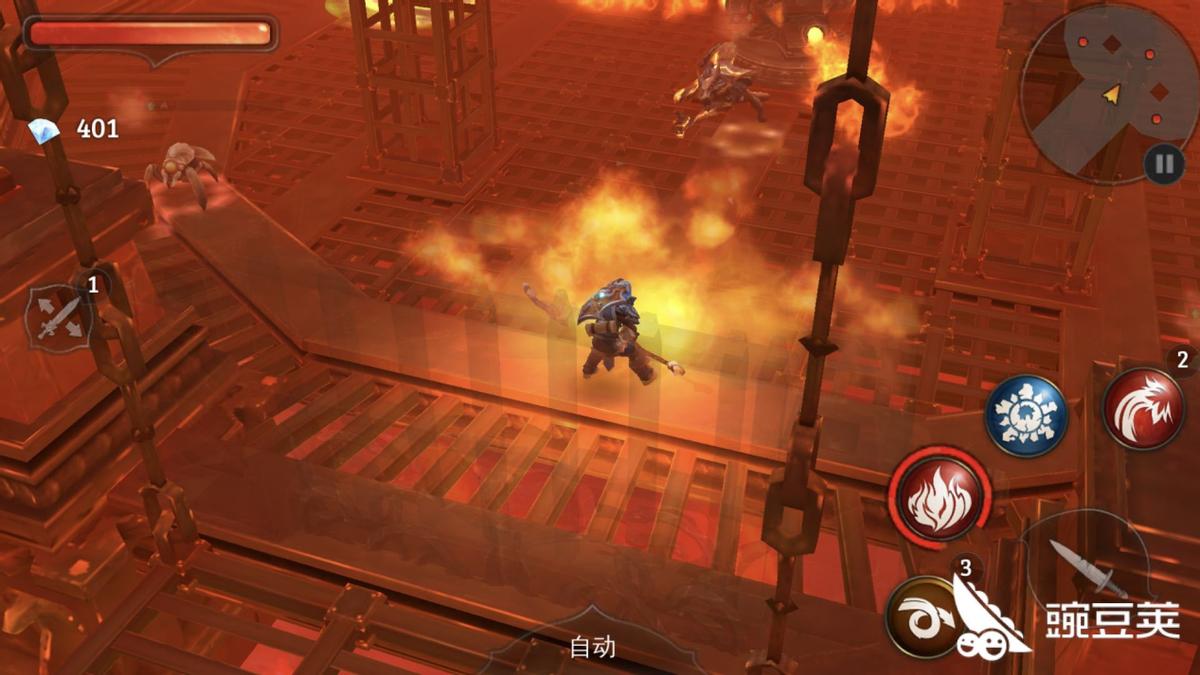Image resolution: width=1200 pixels, height=675 pixels.
Task: Activate the red flame skill
Action: tap(938, 496)
